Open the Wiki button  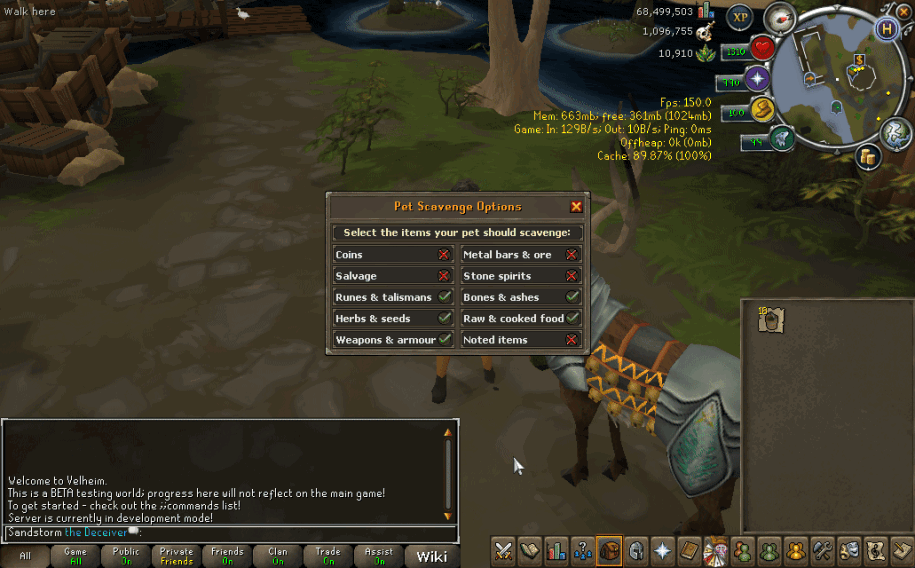click(x=432, y=556)
